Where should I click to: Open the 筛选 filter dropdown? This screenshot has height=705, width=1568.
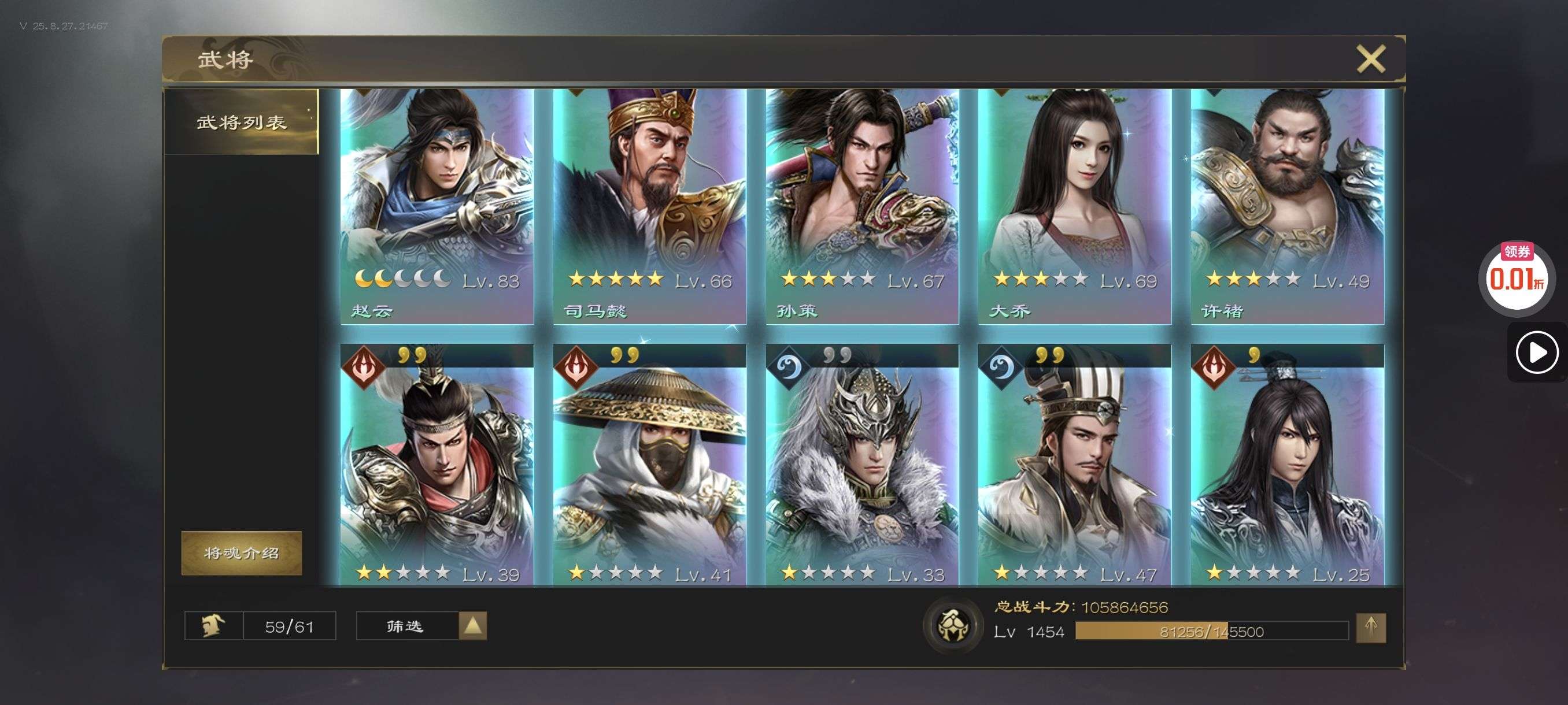point(421,626)
